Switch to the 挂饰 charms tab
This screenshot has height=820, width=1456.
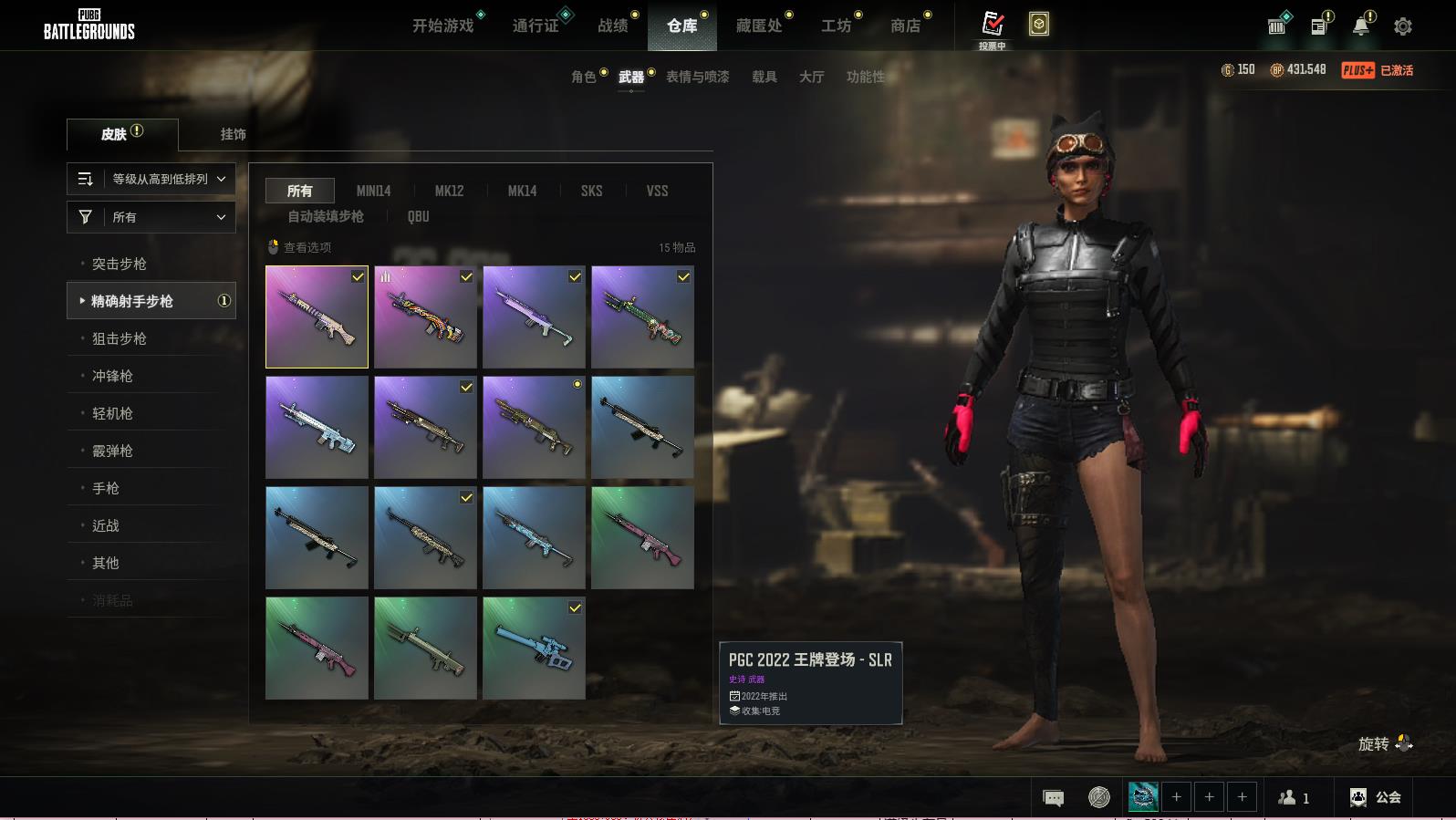click(234, 134)
